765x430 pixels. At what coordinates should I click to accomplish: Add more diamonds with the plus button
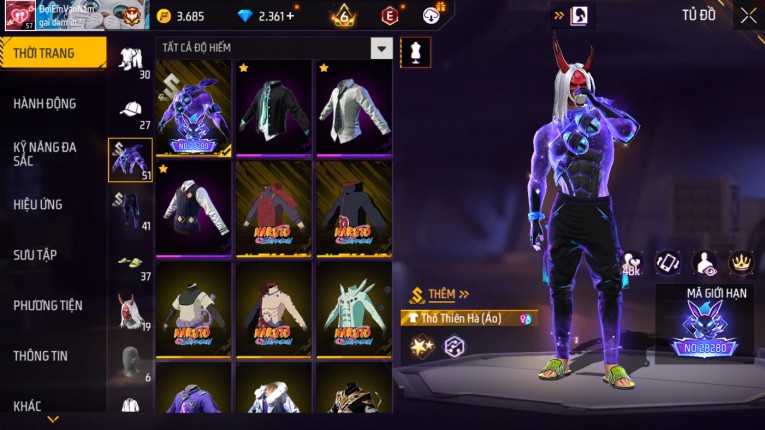[x=290, y=16]
